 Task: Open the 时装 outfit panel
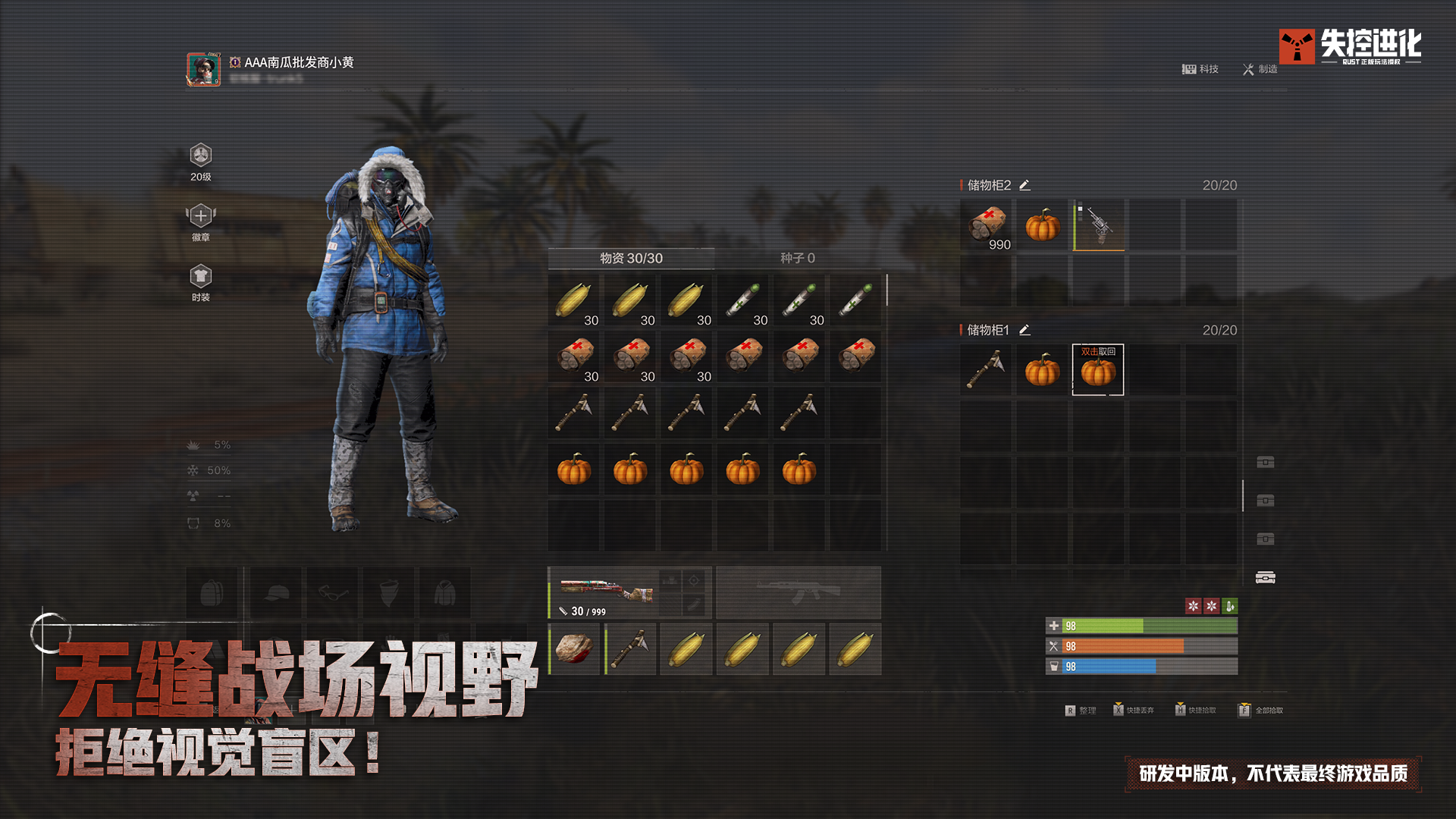199,275
